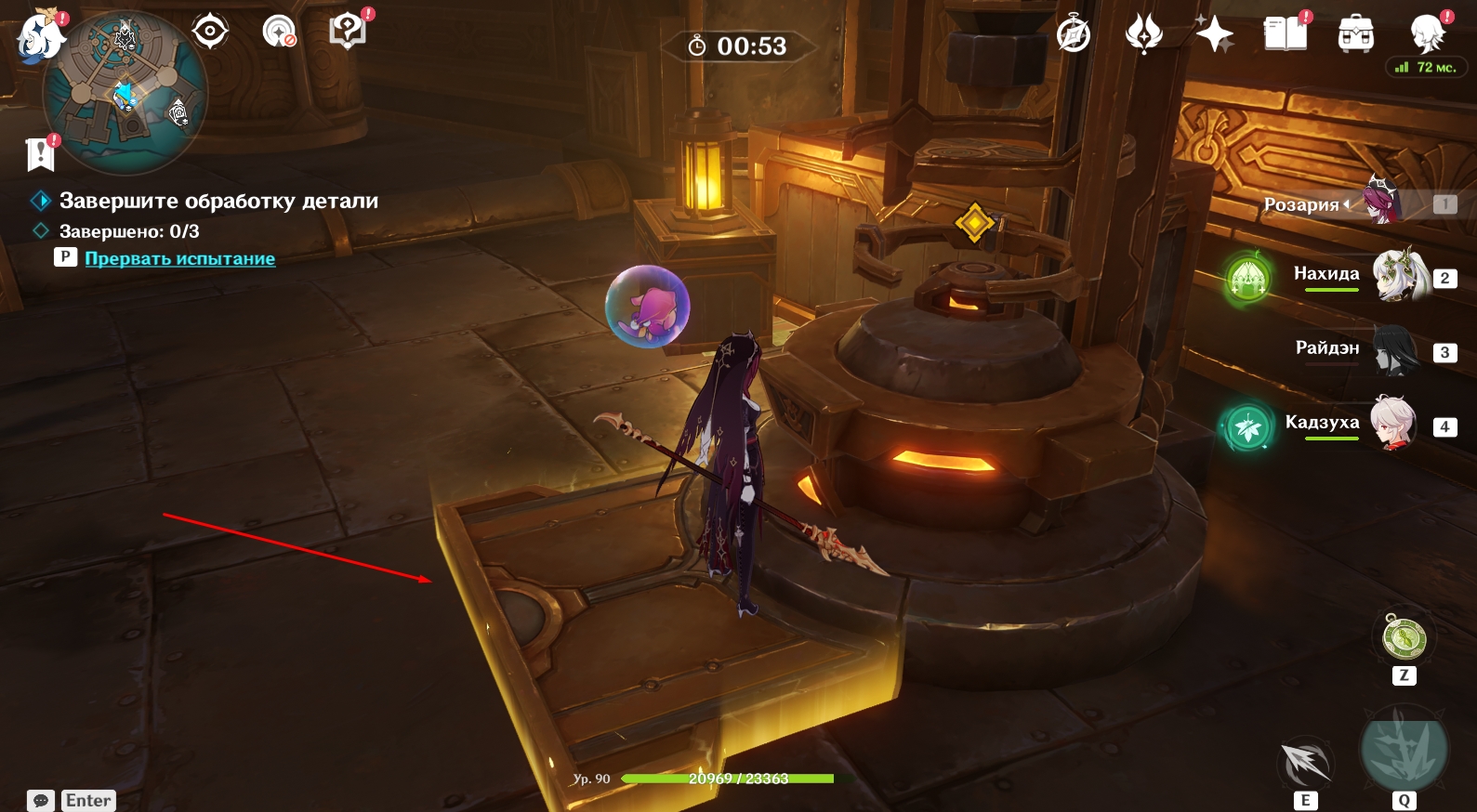Open the Wish star icon
This screenshot has width=1477, height=812.
[x=1214, y=35]
